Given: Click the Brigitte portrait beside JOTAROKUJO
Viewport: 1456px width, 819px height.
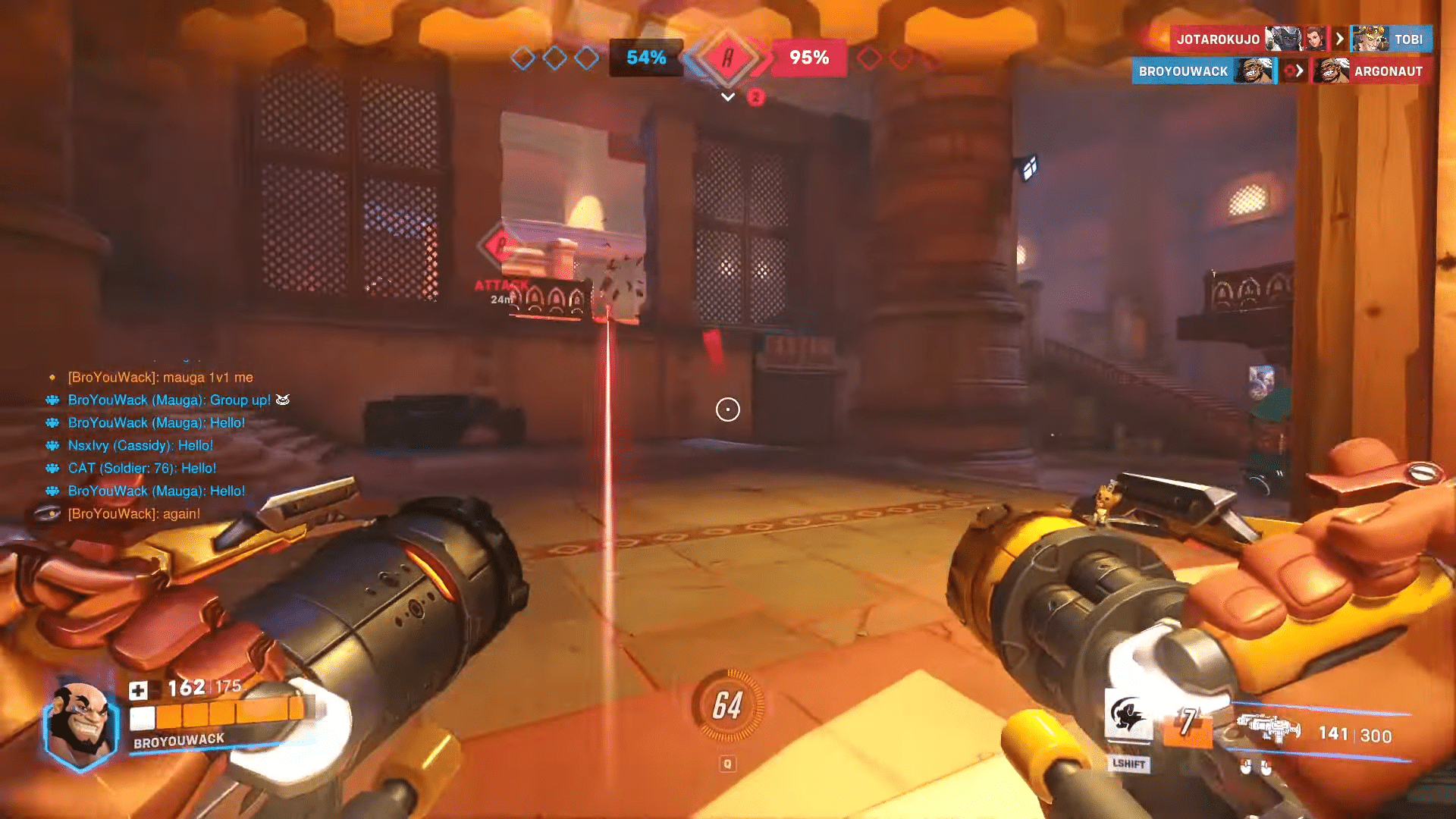Looking at the screenshot, I should coord(1317,39).
